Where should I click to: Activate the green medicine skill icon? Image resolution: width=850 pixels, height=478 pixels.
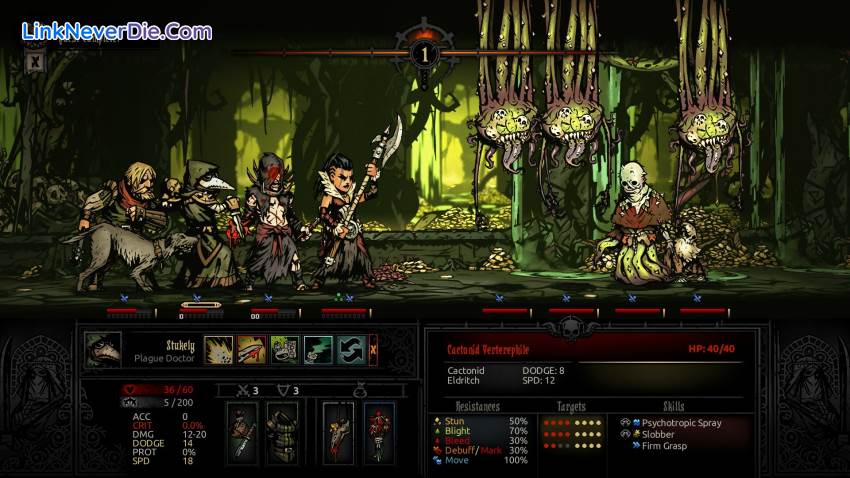click(x=285, y=349)
